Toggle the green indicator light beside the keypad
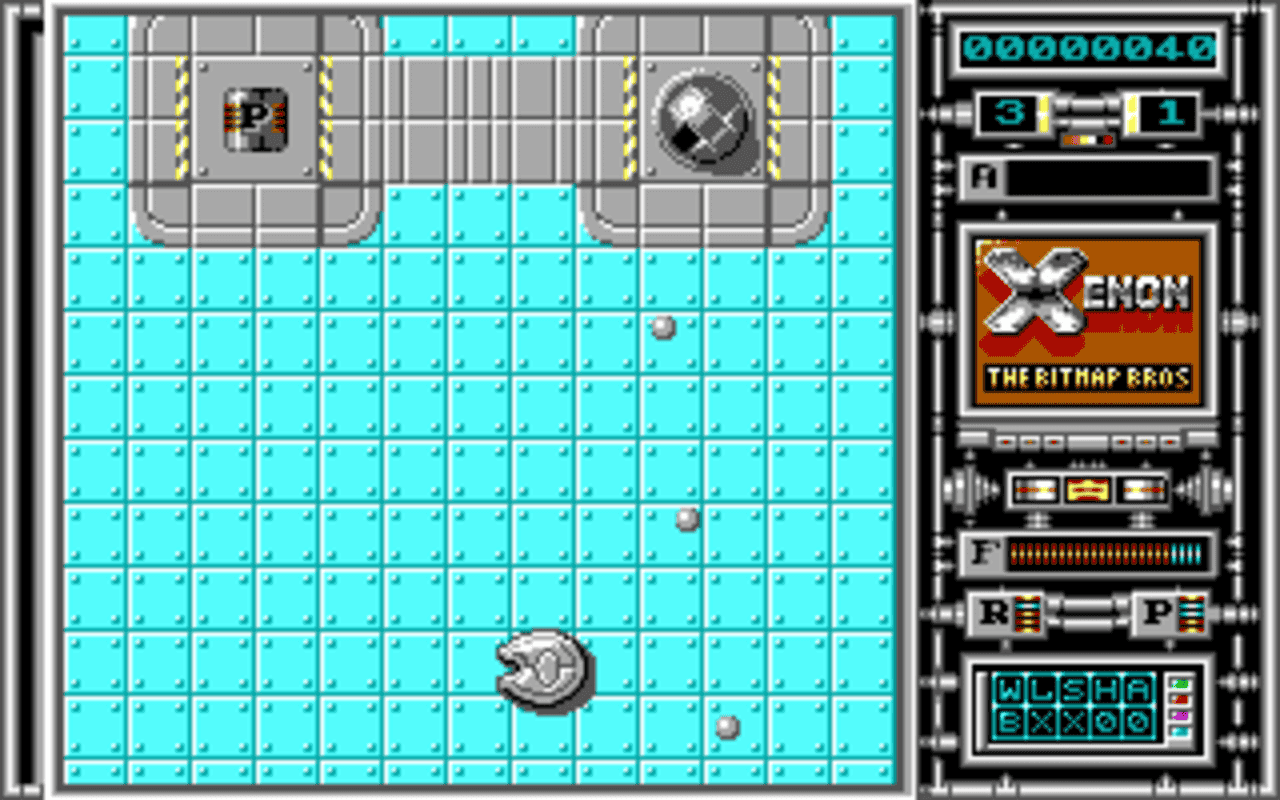Viewport: 1280px width, 800px height. click(x=1180, y=684)
